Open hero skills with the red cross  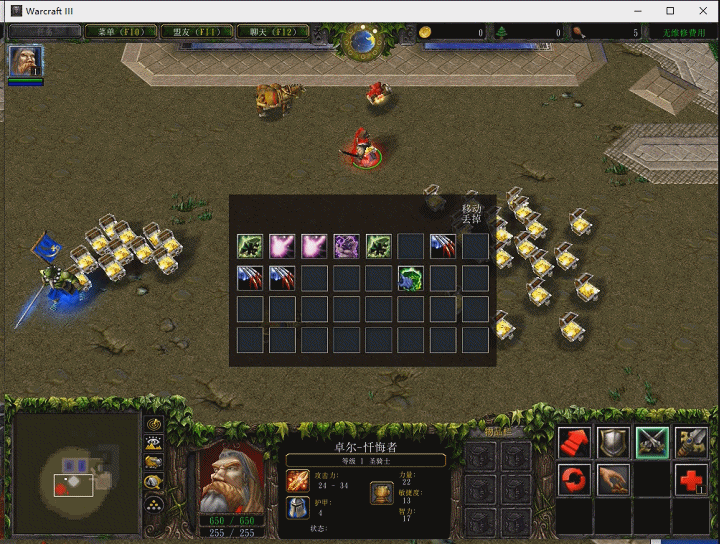(x=691, y=480)
